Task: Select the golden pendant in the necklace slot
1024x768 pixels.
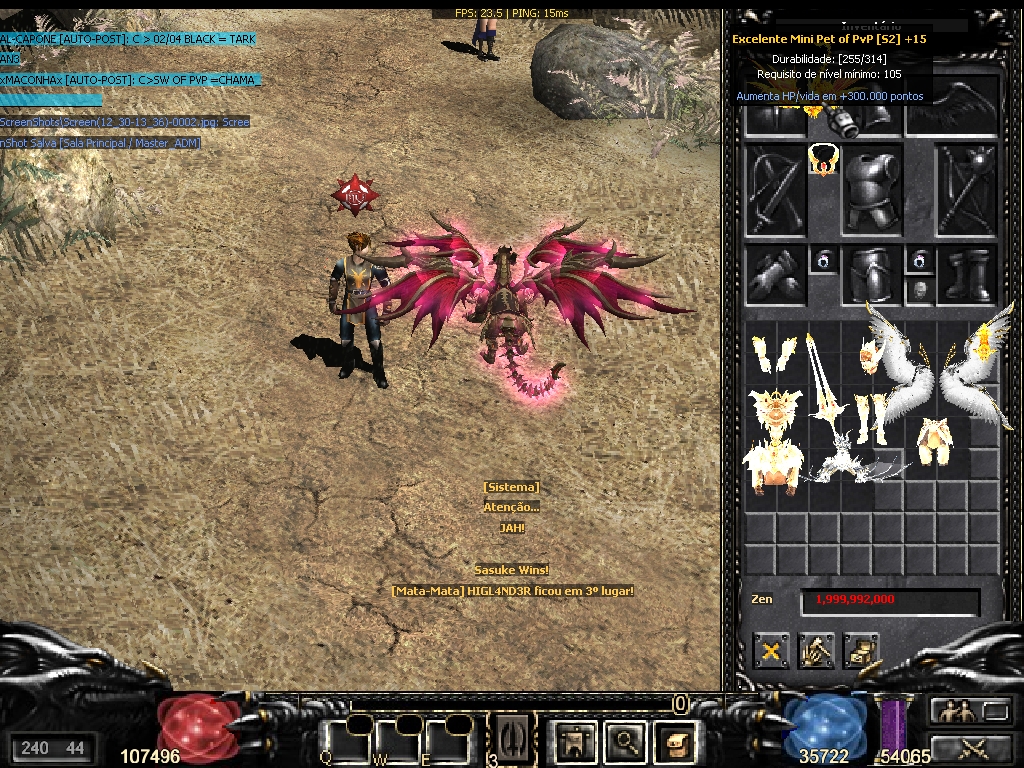Action: pos(822,160)
